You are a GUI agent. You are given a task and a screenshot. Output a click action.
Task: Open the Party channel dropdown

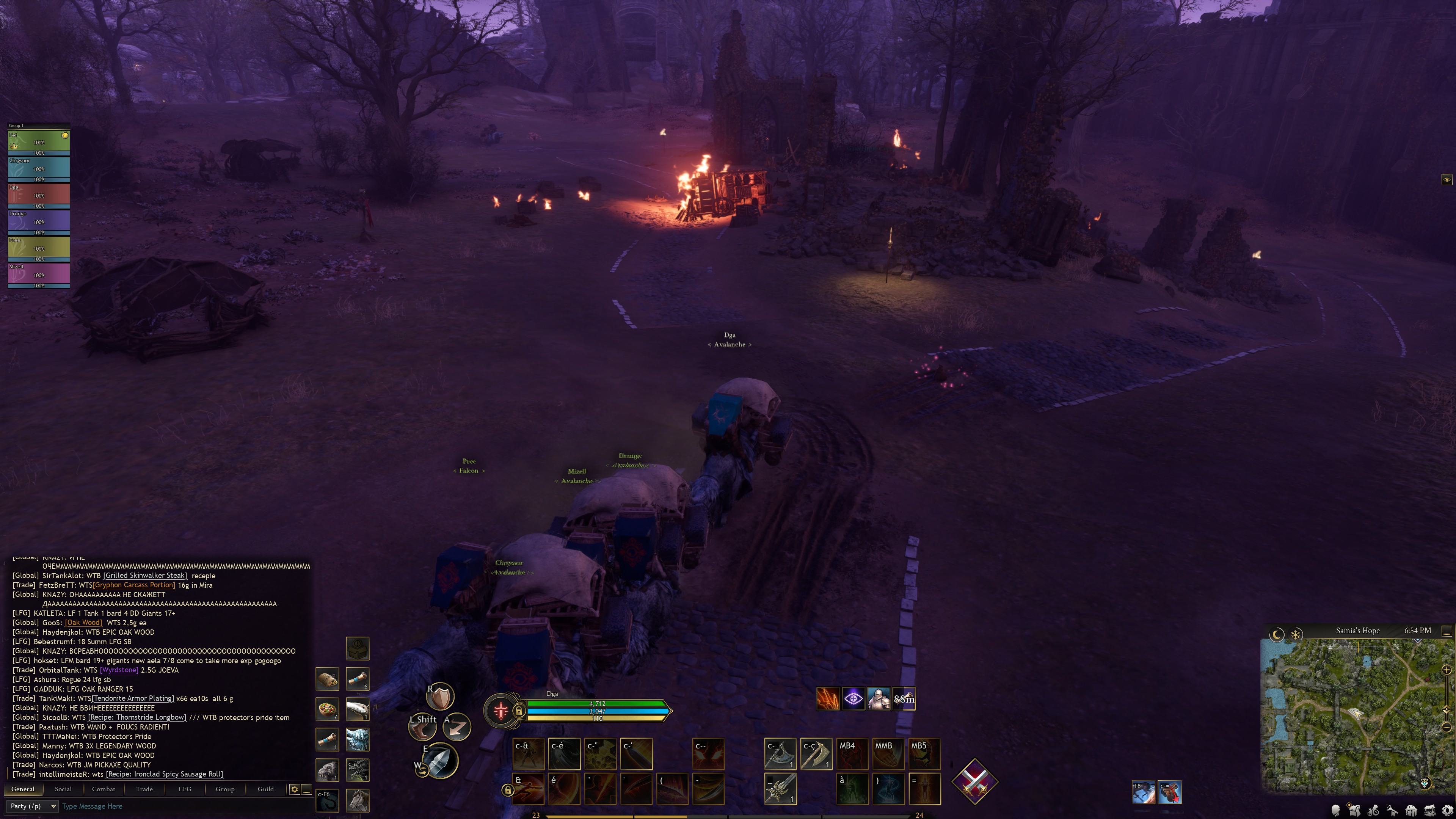click(33, 806)
